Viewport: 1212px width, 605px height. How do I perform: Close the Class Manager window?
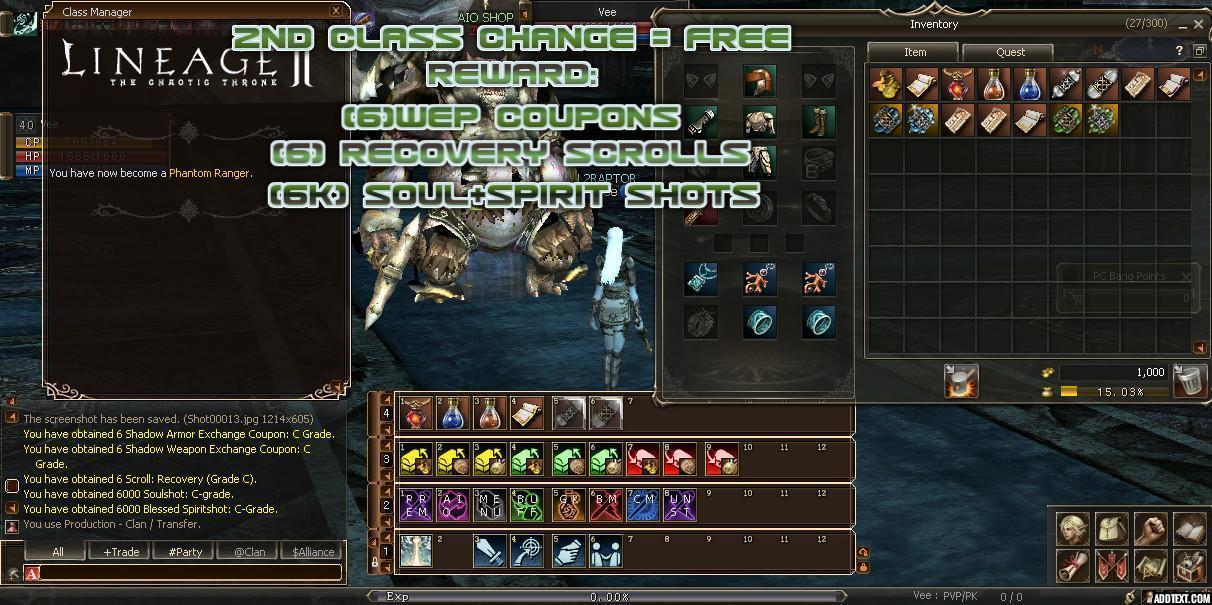click(335, 11)
